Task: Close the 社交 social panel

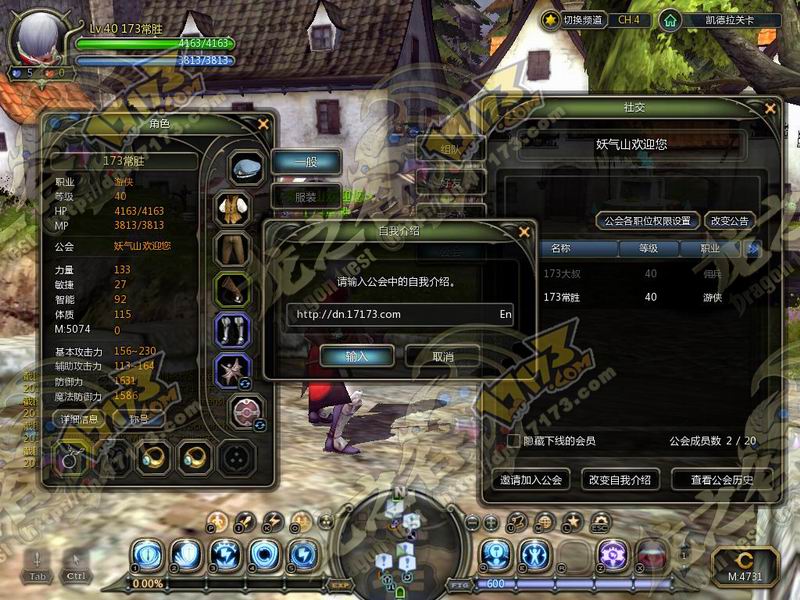Action: 769,108
